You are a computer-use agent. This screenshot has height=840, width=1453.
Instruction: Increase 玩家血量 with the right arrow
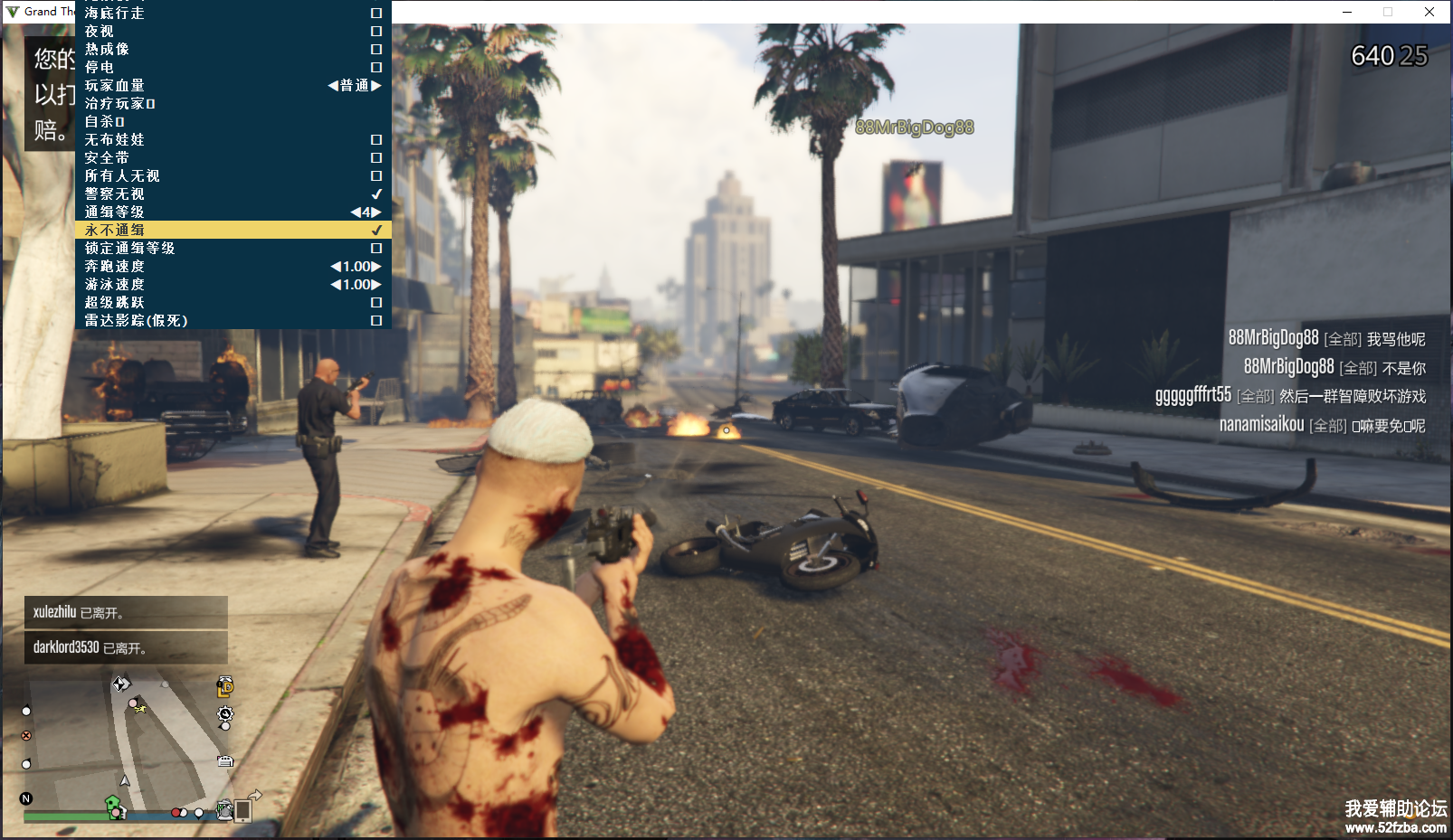pyautogui.click(x=376, y=86)
